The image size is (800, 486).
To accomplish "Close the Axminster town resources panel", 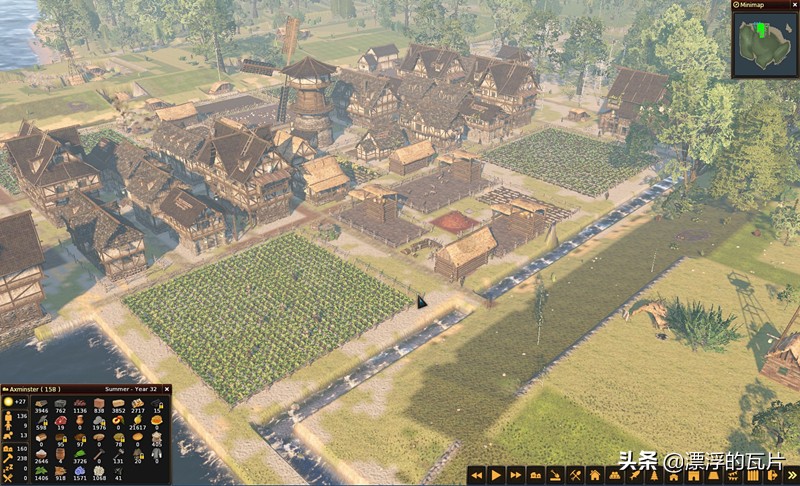I will [x=167, y=389].
